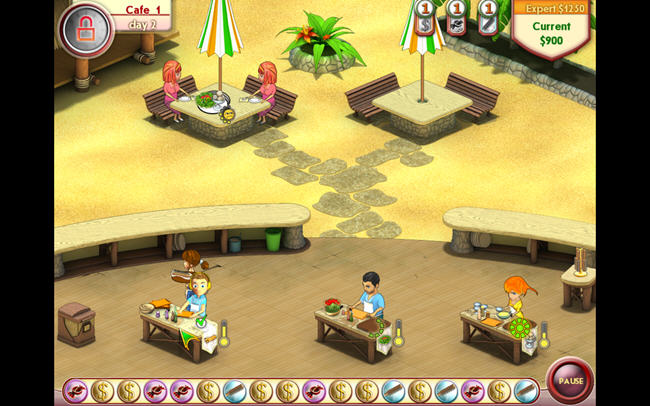
Task: Select the diagonal stick bonus banner
Action: [489, 23]
